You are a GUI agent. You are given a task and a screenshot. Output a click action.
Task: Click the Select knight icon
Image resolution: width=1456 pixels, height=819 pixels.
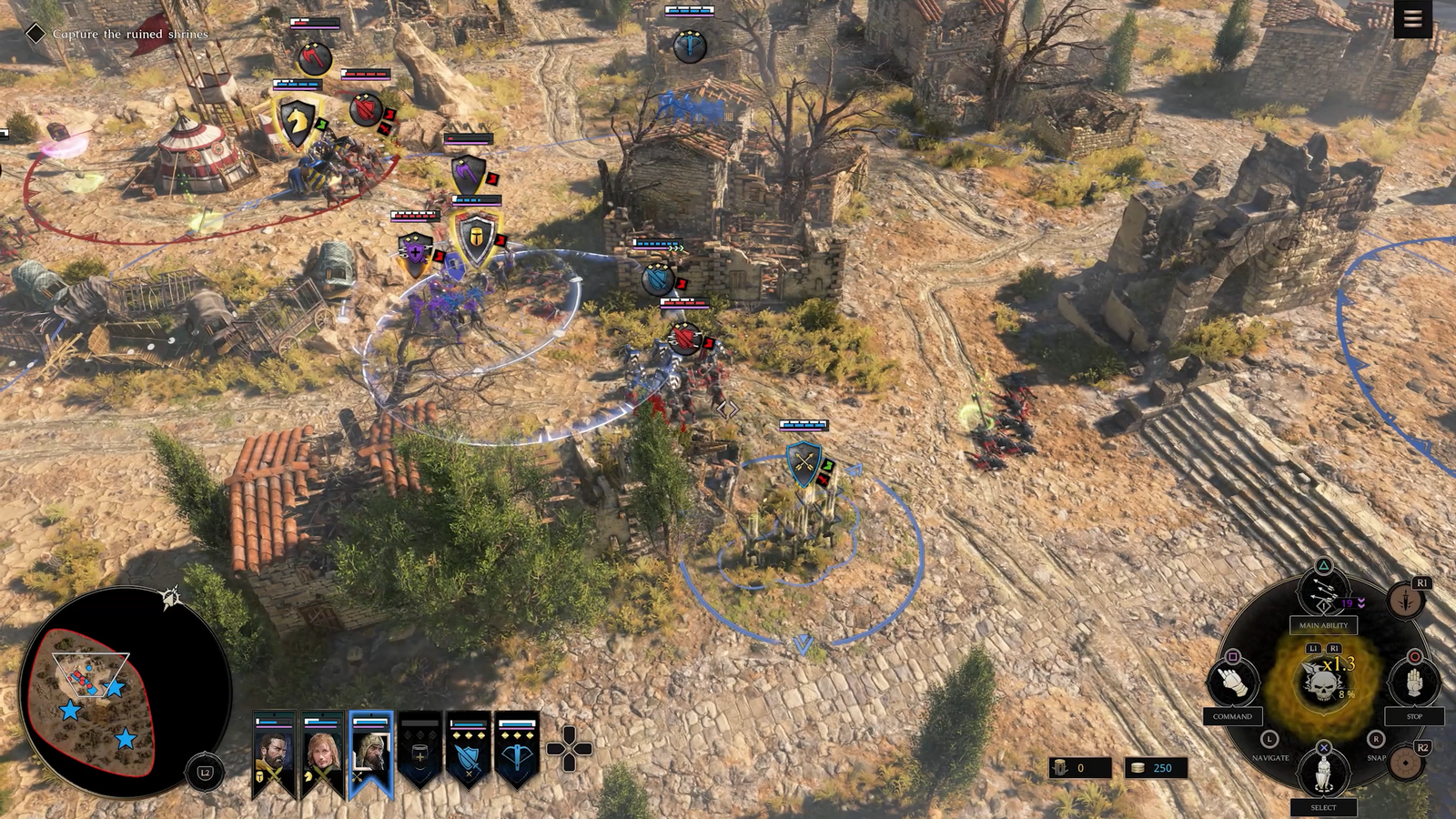[x=1323, y=773]
